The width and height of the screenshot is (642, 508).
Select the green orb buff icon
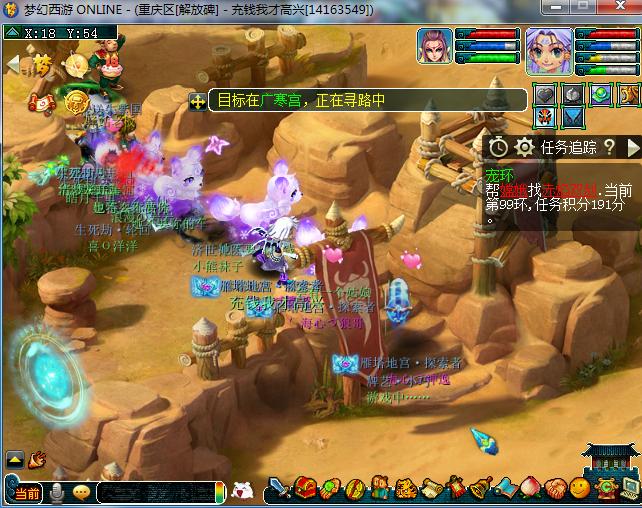point(600,94)
